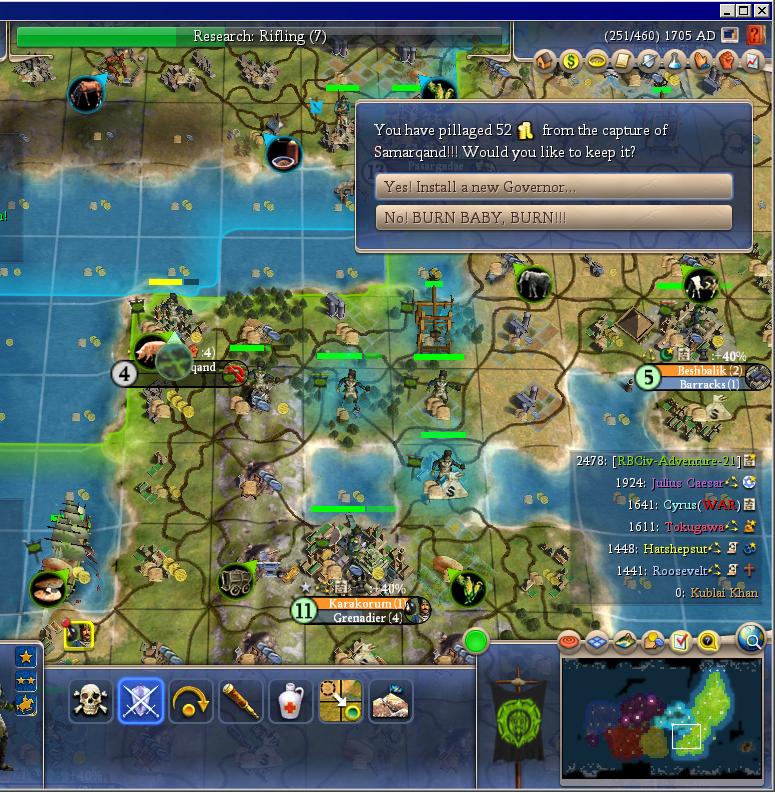Open the Military Advisor fist icon
Viewport: 775px width, 793px height.
tap(726, 62)
